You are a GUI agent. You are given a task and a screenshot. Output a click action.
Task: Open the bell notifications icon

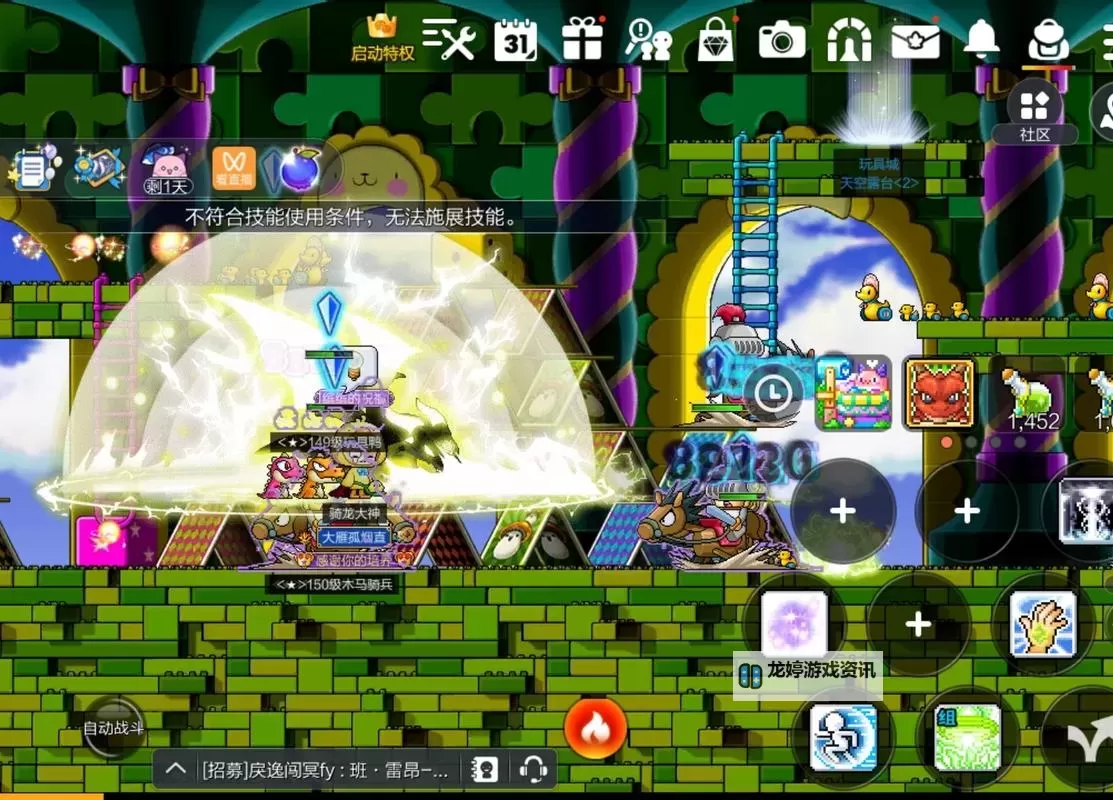click(x=981, y=38)
